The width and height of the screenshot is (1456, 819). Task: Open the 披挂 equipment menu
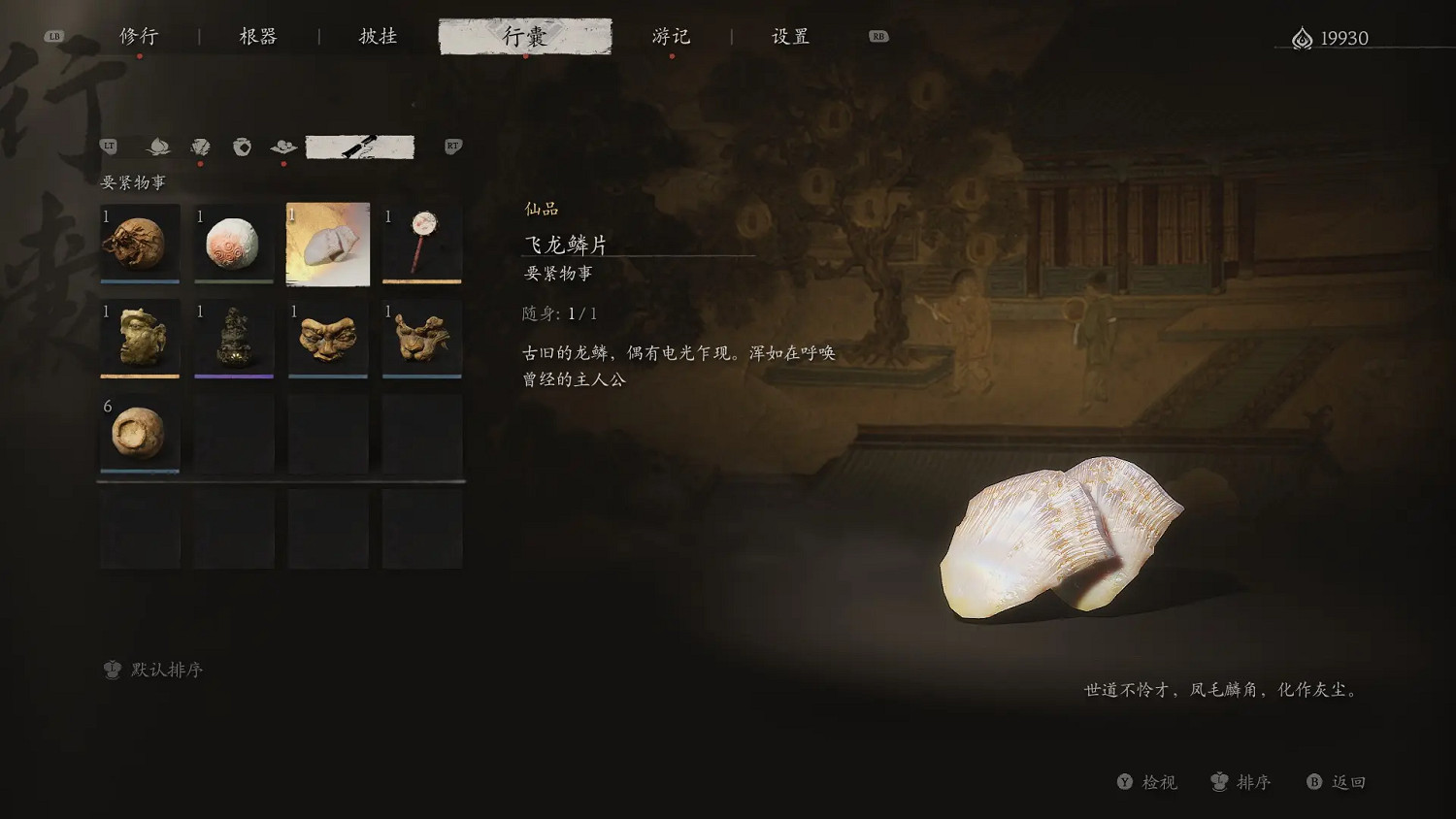coord(378,36)
